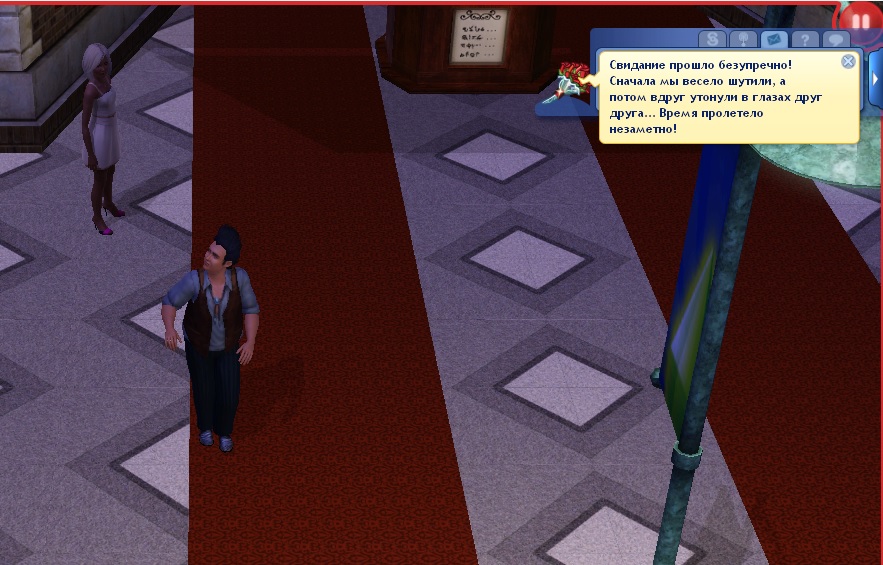Switch to the envelope messages tab

[x=772, y=40]
